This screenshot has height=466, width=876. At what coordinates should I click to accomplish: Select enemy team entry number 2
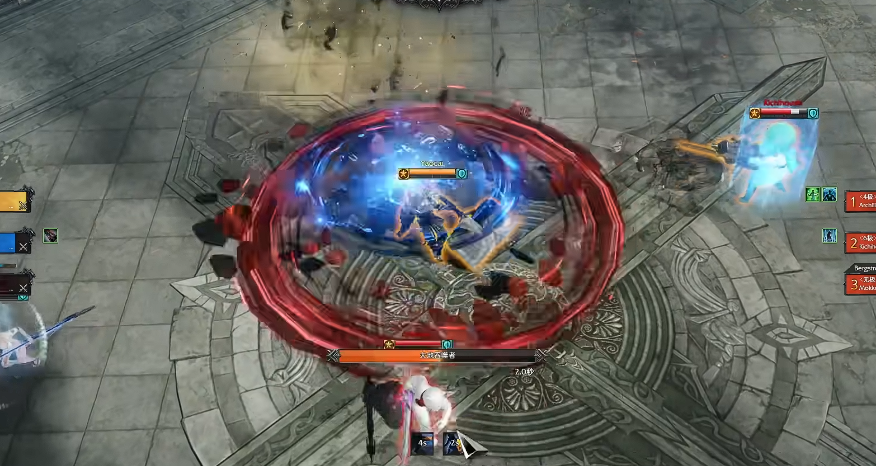pyautogui.click(x=860, y=242)
